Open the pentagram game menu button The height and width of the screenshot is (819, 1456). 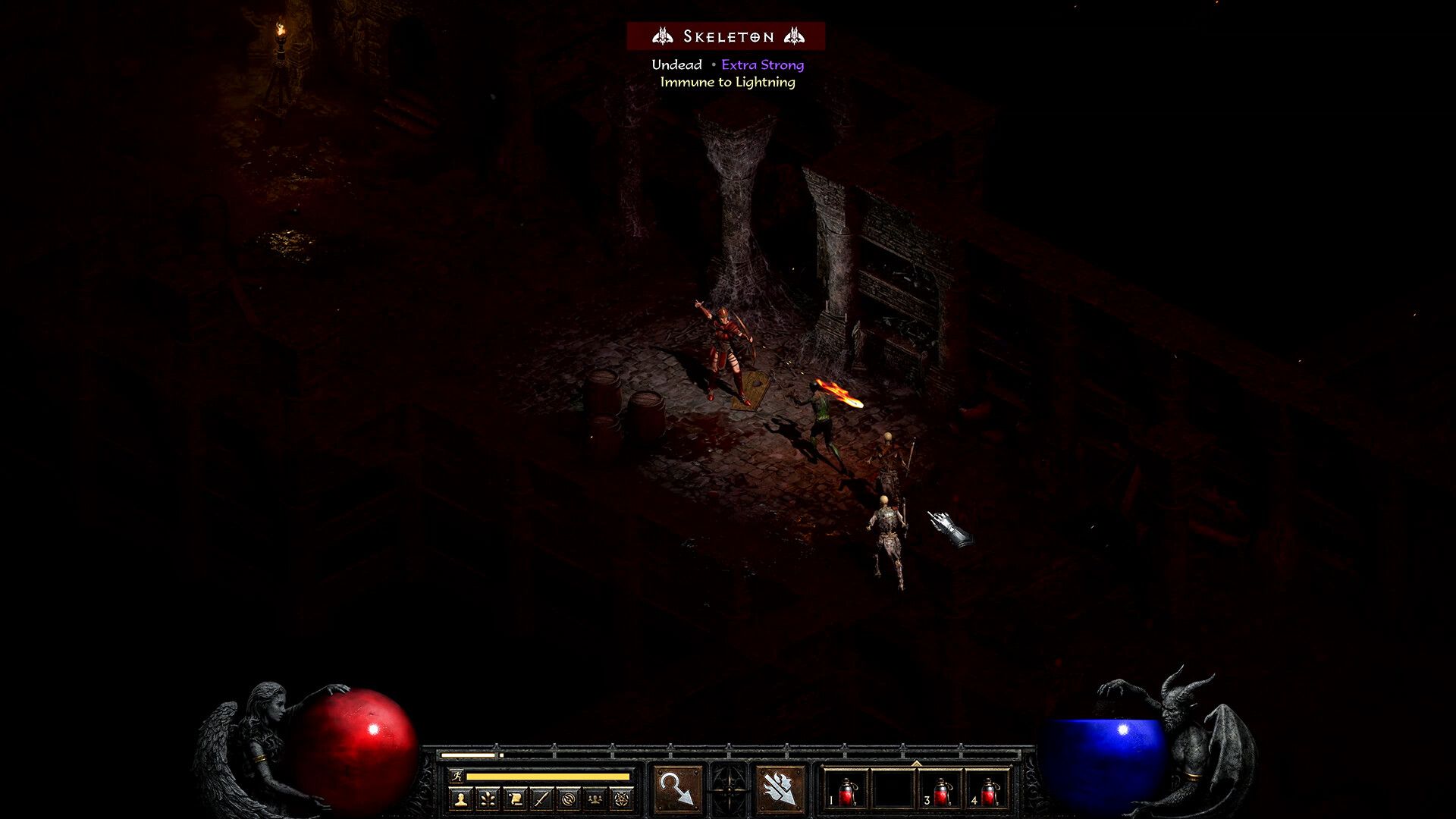pyautogui.click(x=622, y=799)
